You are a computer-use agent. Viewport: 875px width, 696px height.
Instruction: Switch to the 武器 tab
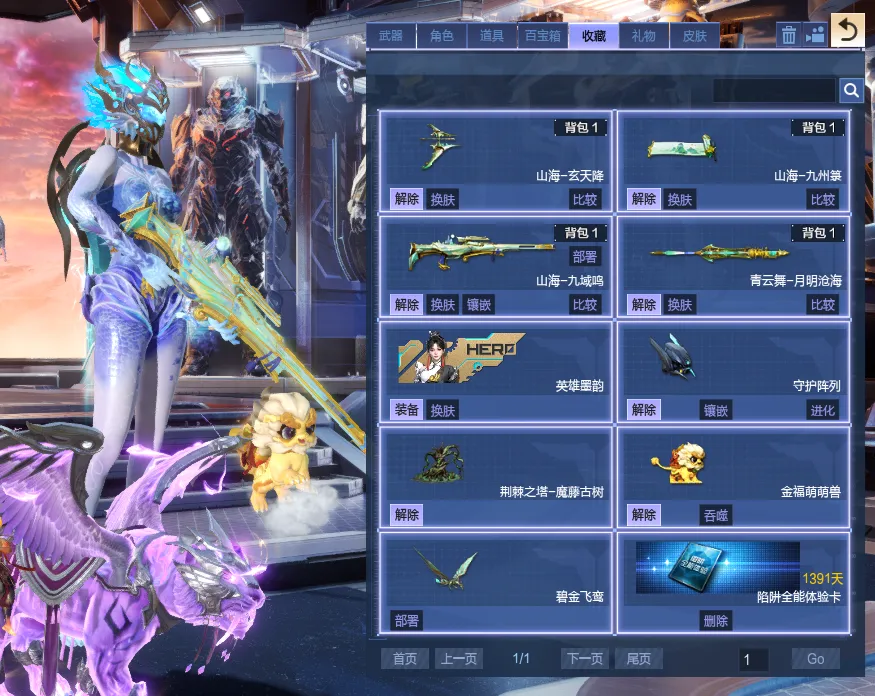[391, 36]
